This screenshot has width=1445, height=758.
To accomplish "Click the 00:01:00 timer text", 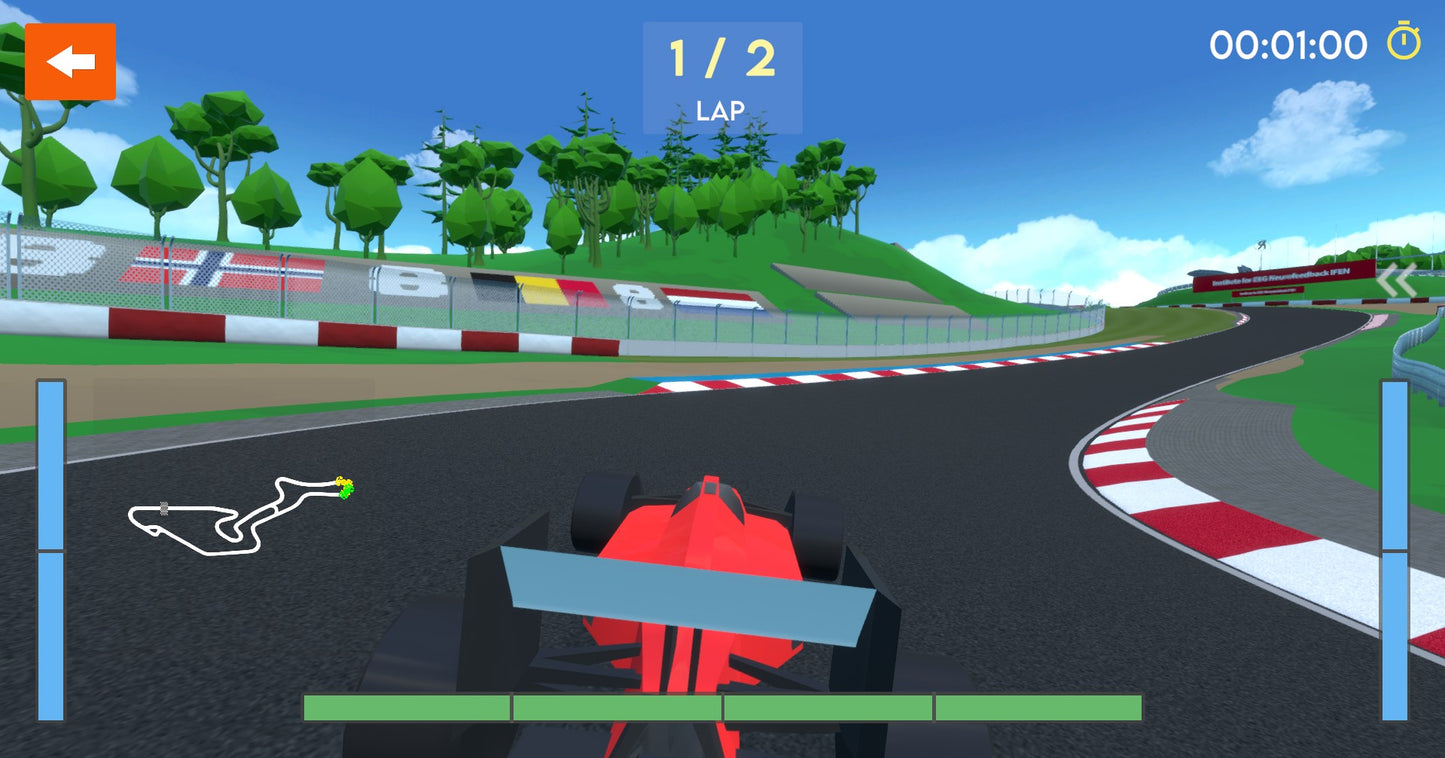I will [x=1289, y=44].
